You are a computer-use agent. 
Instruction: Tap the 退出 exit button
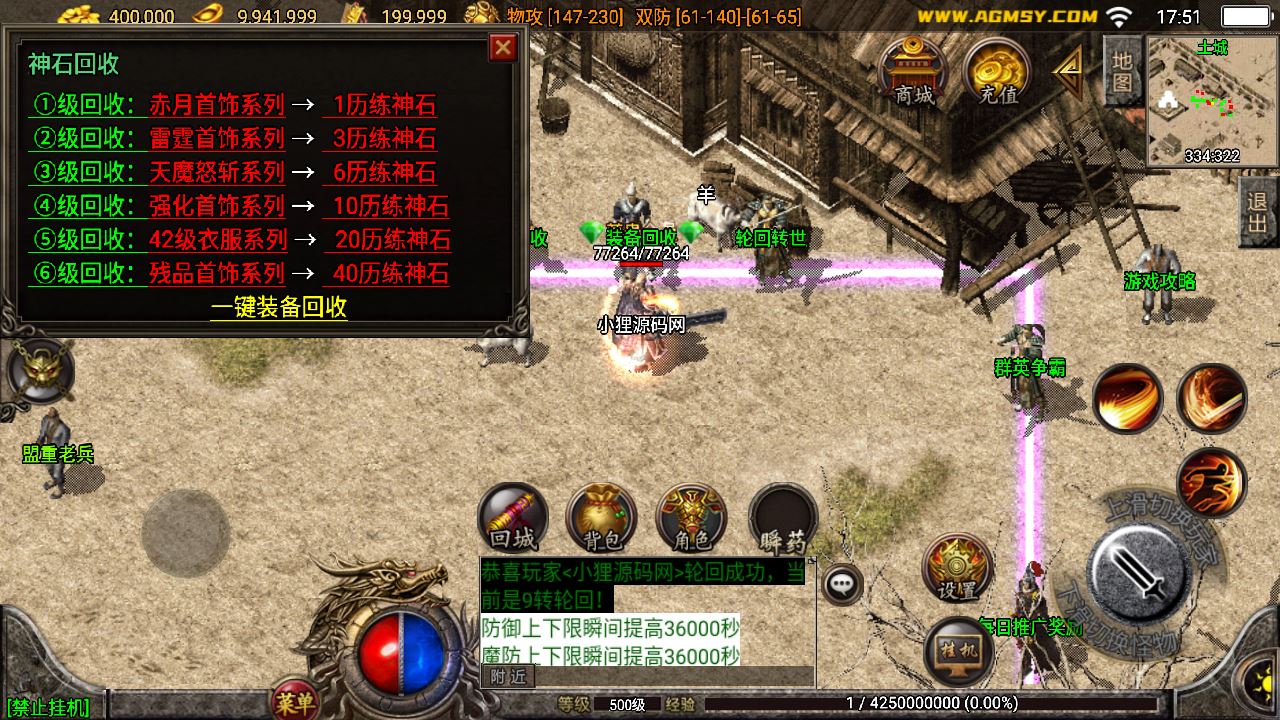pyautogui.click(x=1258, y=212)
